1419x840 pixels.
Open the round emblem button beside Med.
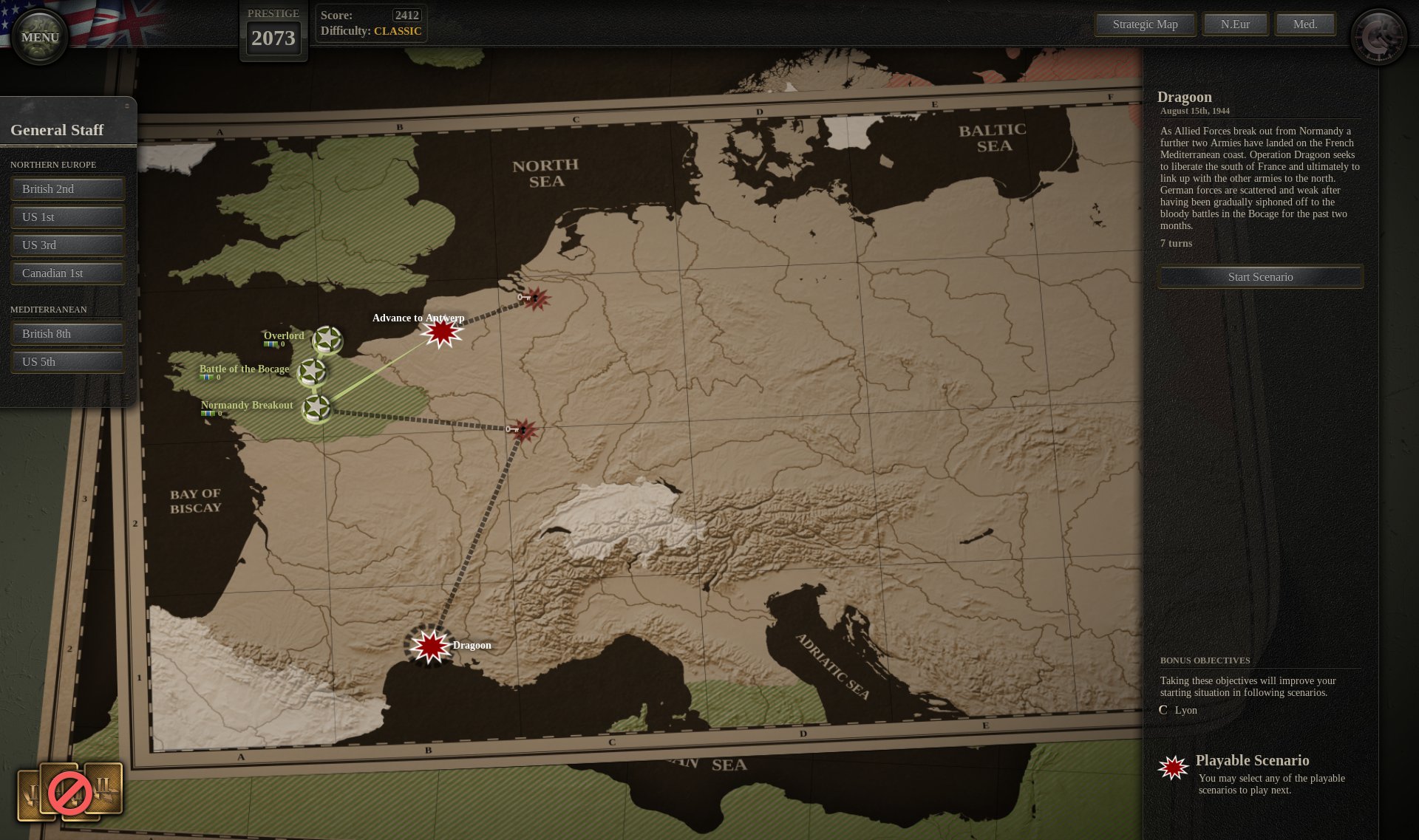pyautogui.click(x=1379, y=37)
